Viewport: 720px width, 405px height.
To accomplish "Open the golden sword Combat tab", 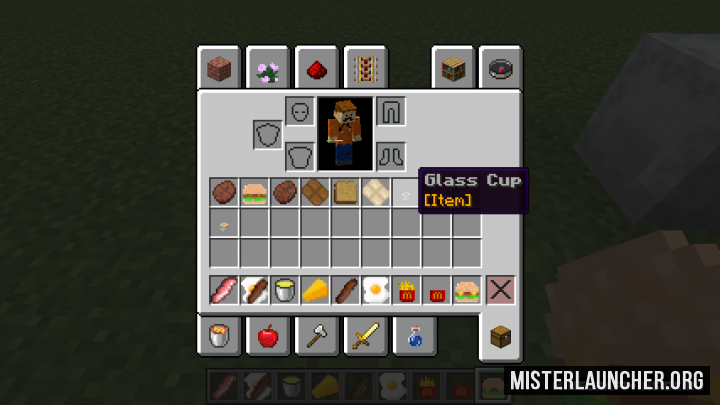I will coord(364,336).
